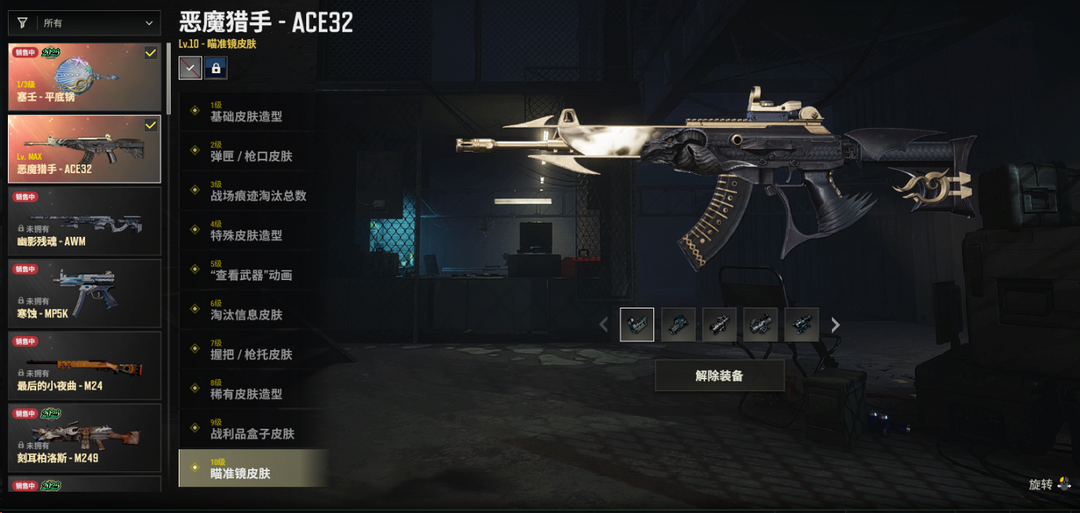The height and width of the screenshot is (513, 1080).
Task: Click the 解除装备 button
Action: (x=719, y=376)
